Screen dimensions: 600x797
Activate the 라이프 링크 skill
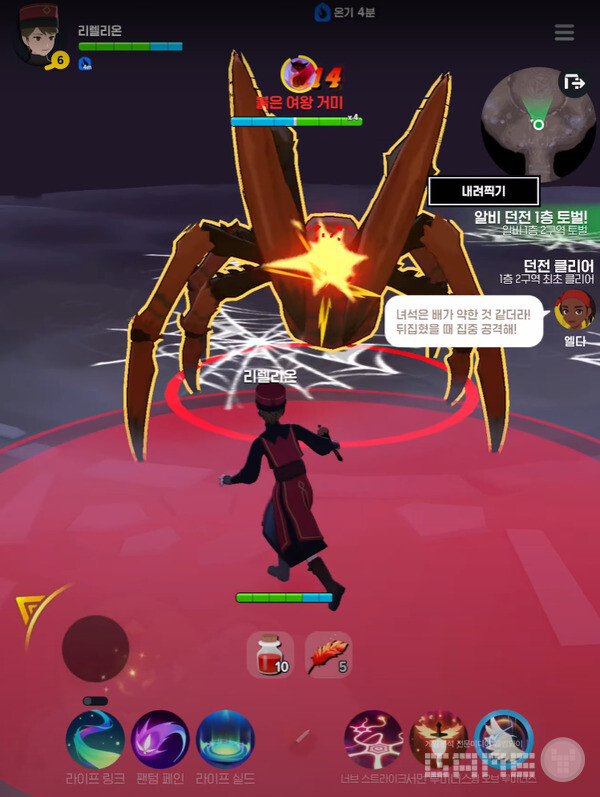click(95, 740)
